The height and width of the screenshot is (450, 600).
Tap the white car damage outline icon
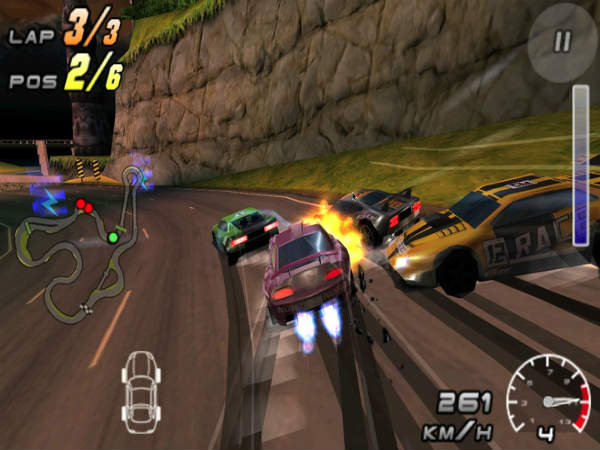tap(140, 386)
